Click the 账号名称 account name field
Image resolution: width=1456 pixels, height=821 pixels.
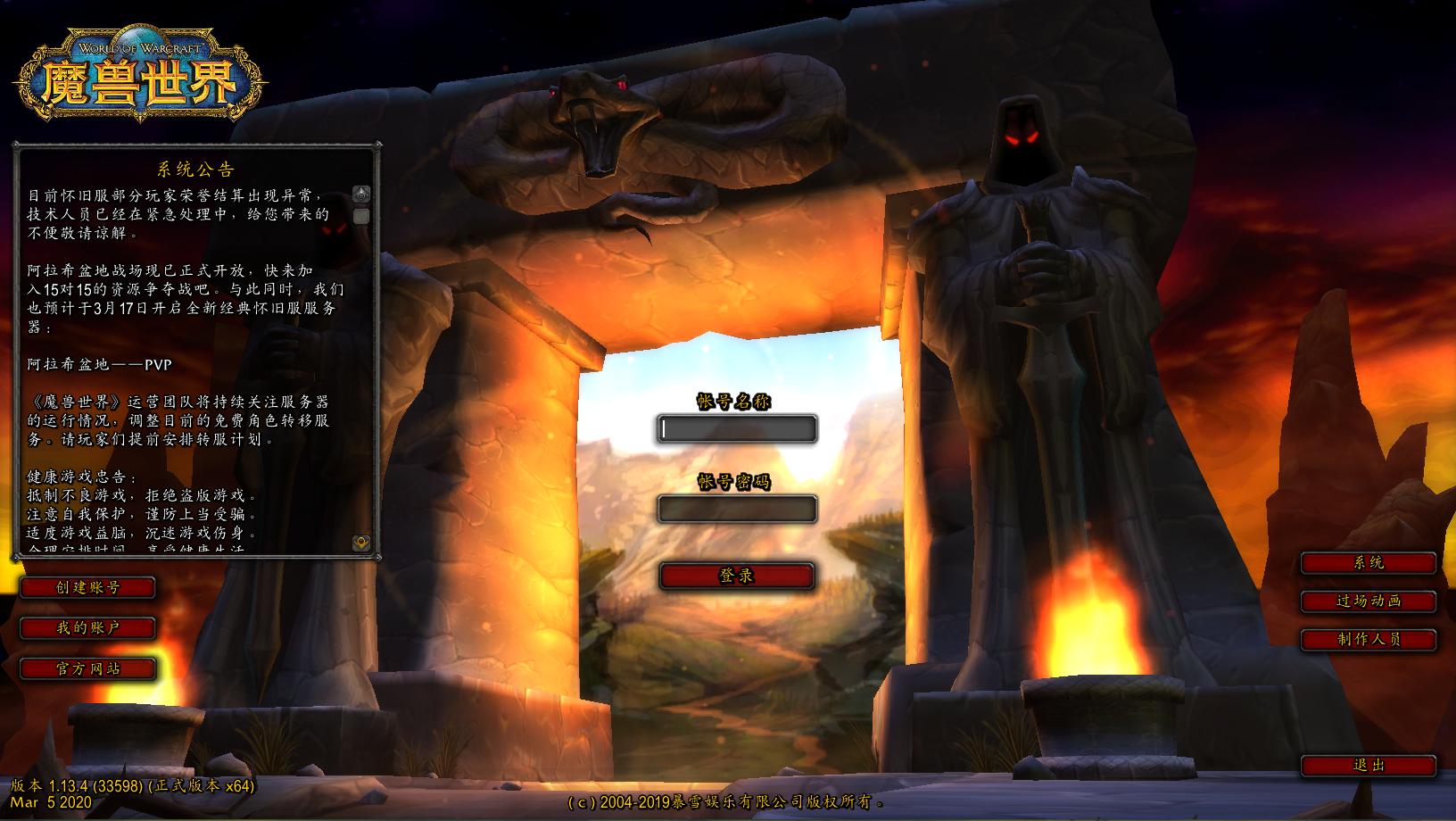[x=737, y=429]
